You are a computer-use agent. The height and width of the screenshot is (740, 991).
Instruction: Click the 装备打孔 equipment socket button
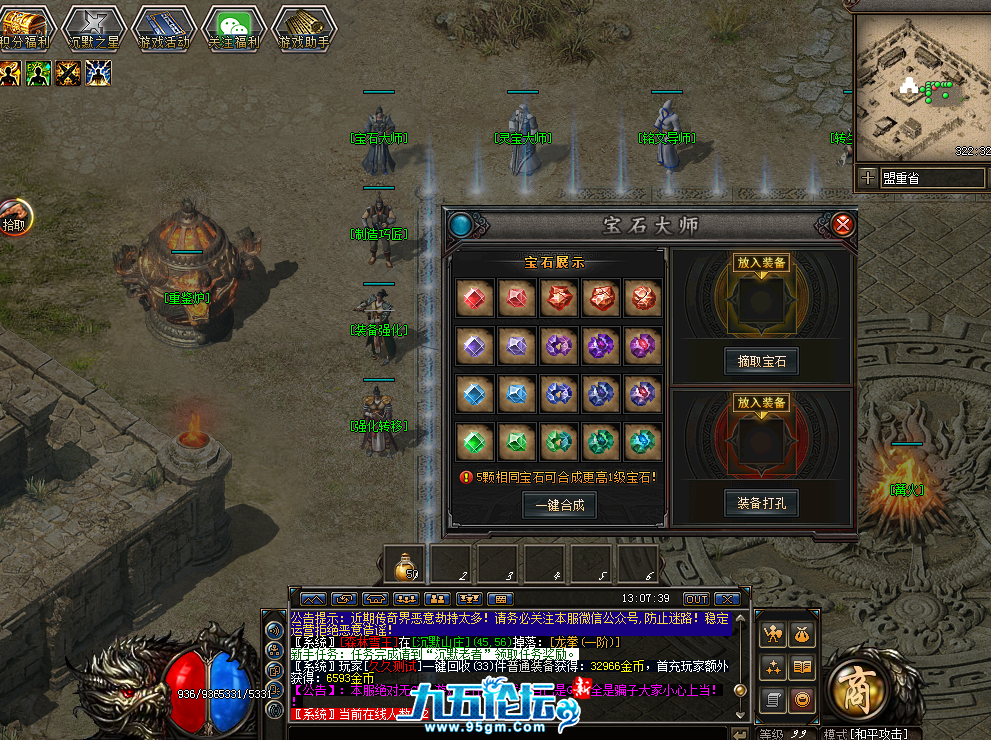[761, 503]
